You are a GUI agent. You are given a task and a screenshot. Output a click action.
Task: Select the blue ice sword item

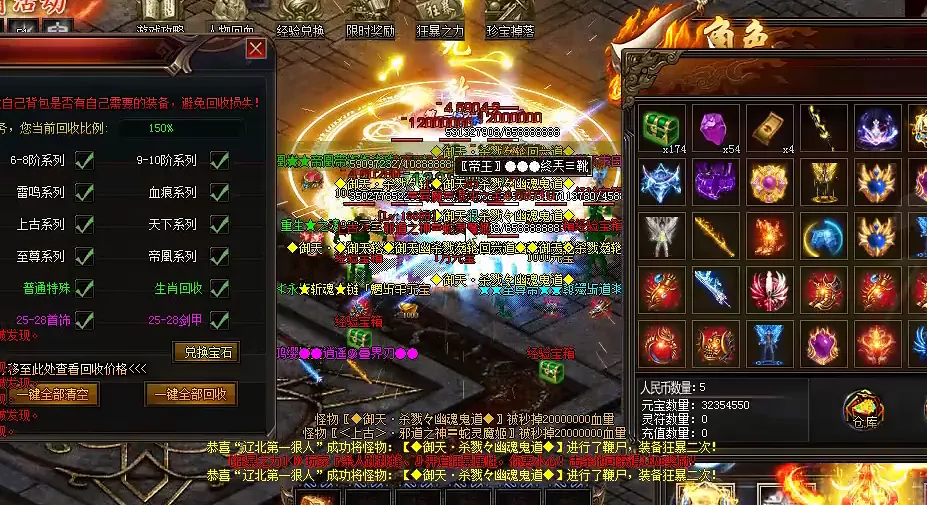[x=715, y=290]
